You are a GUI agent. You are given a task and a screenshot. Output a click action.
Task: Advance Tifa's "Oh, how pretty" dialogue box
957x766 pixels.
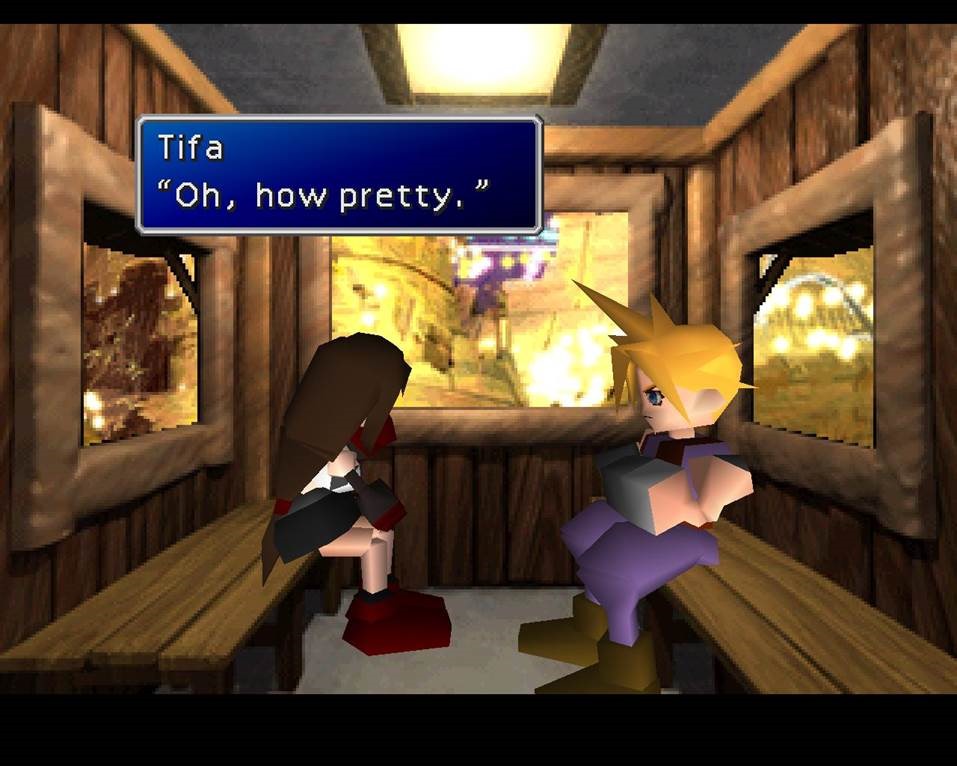(x=339, y=175)
